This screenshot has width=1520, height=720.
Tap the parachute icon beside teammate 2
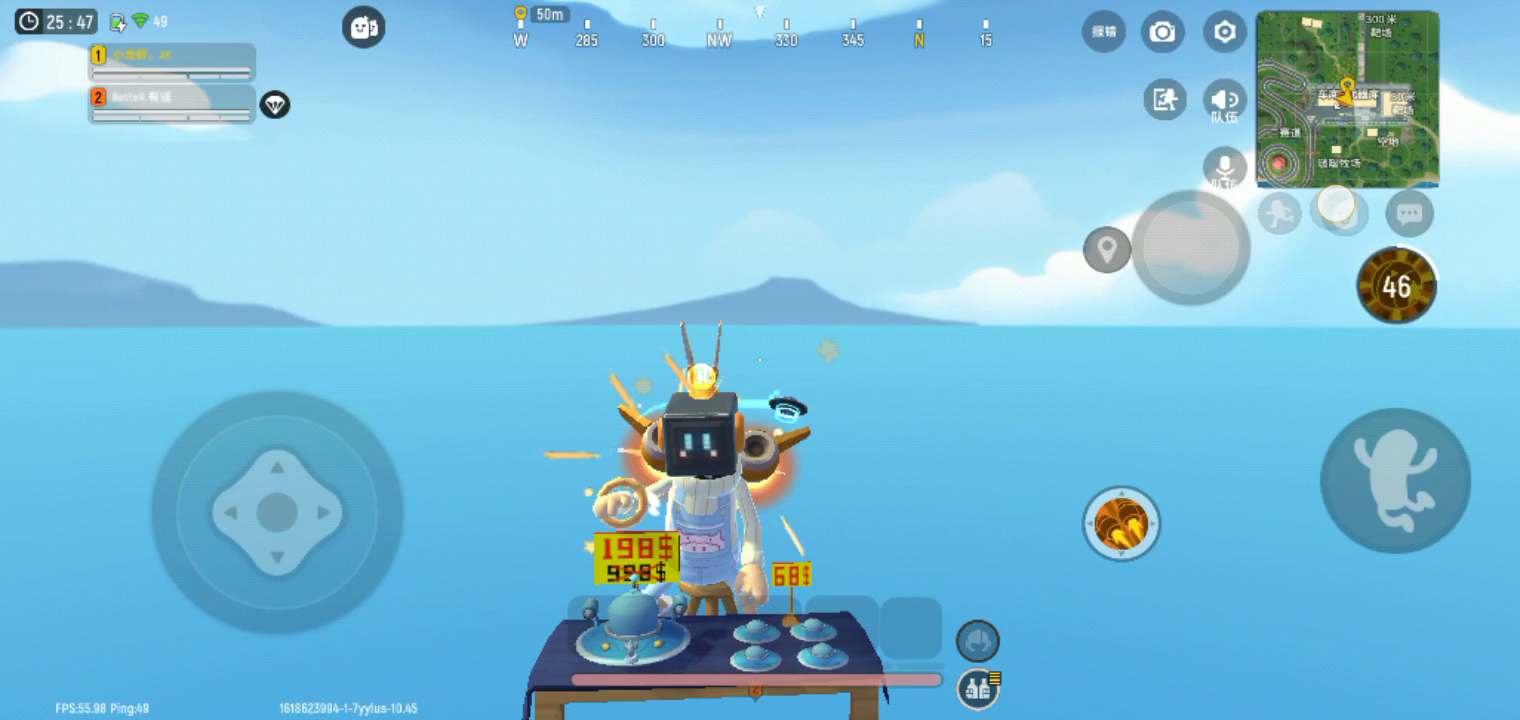tap(274, 104)
